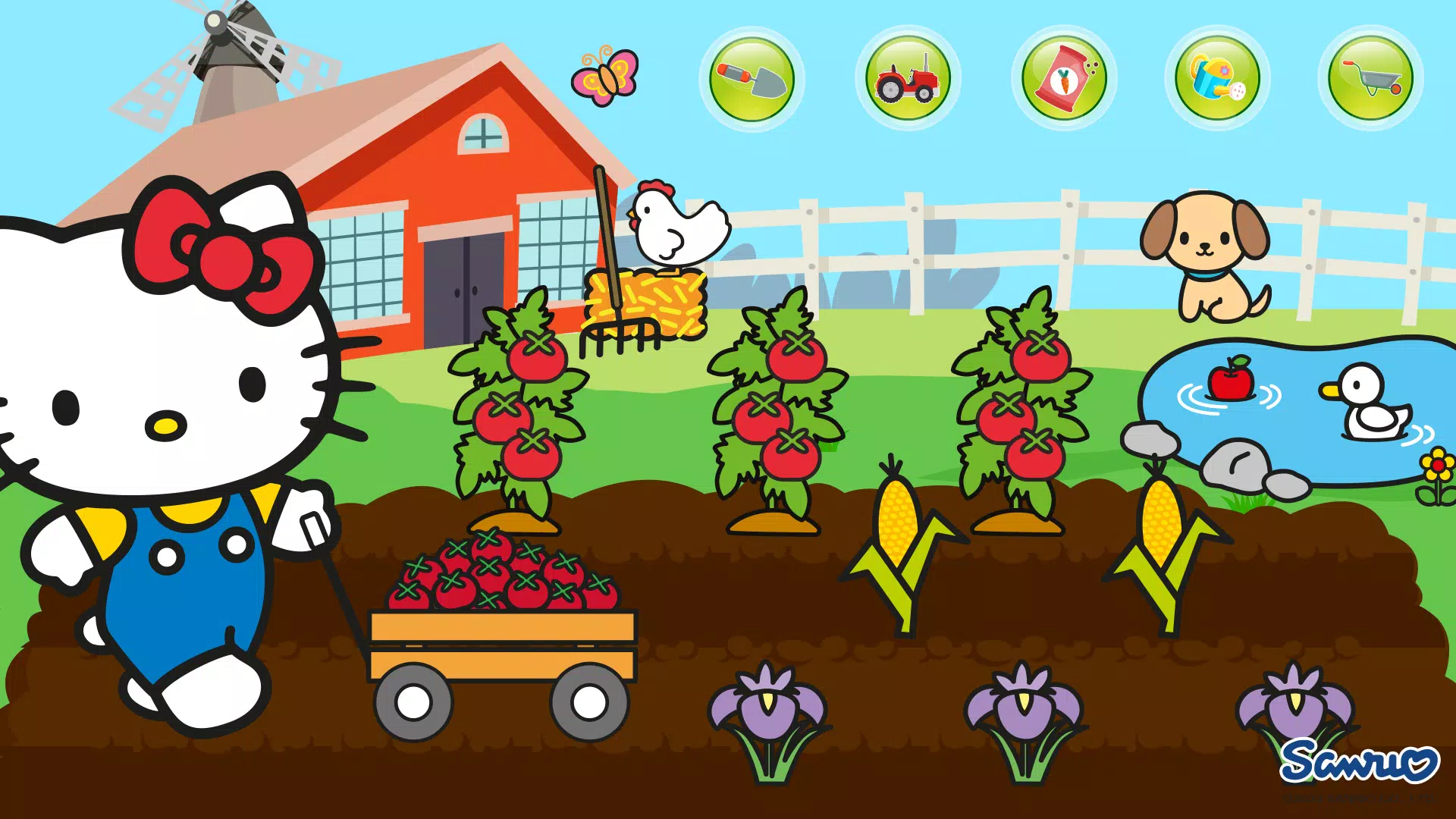Select the trowel tool

(x=752, y=78)
